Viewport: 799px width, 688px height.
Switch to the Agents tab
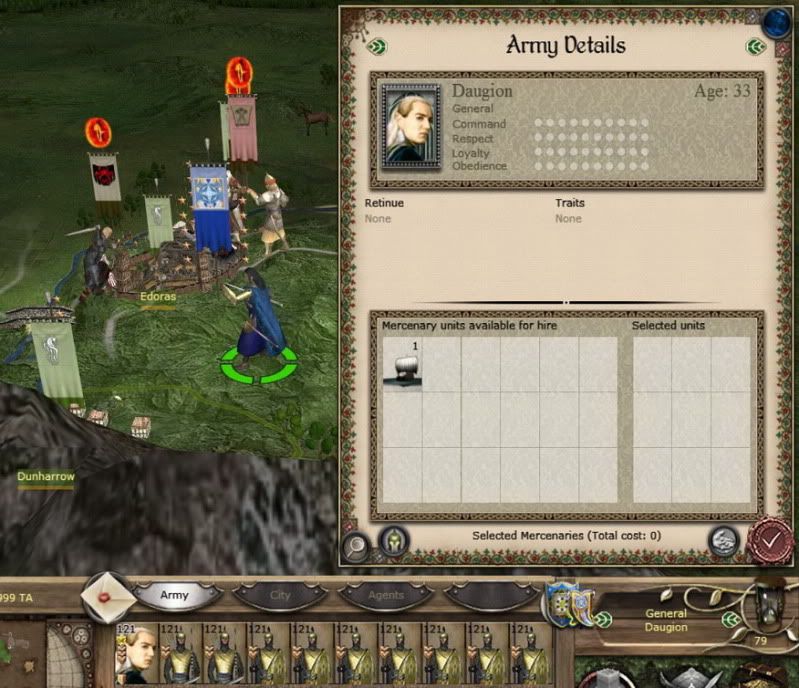386,595
